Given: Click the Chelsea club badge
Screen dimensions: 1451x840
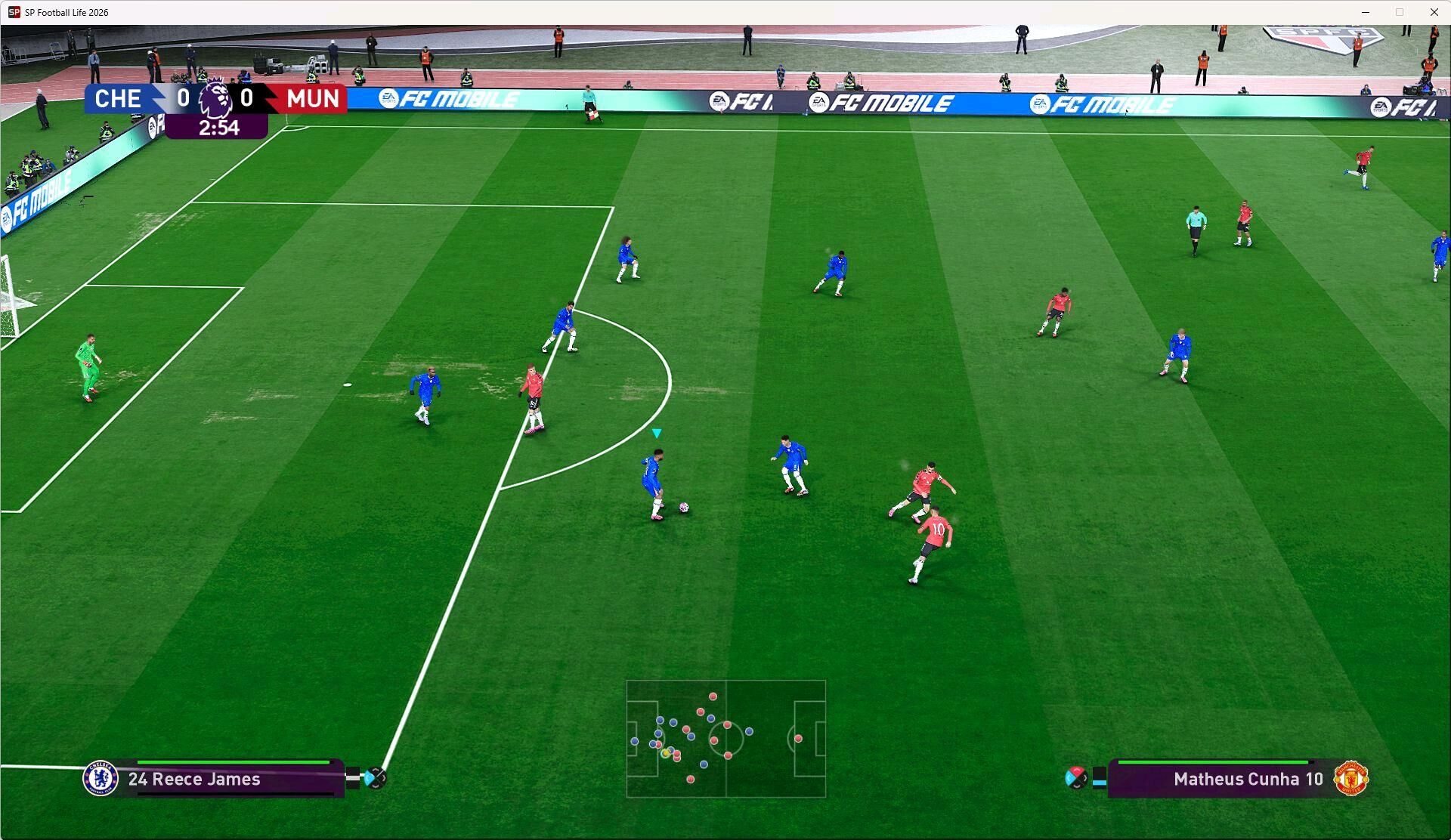Looking at the screenshot, I should (x=101, y=779).
